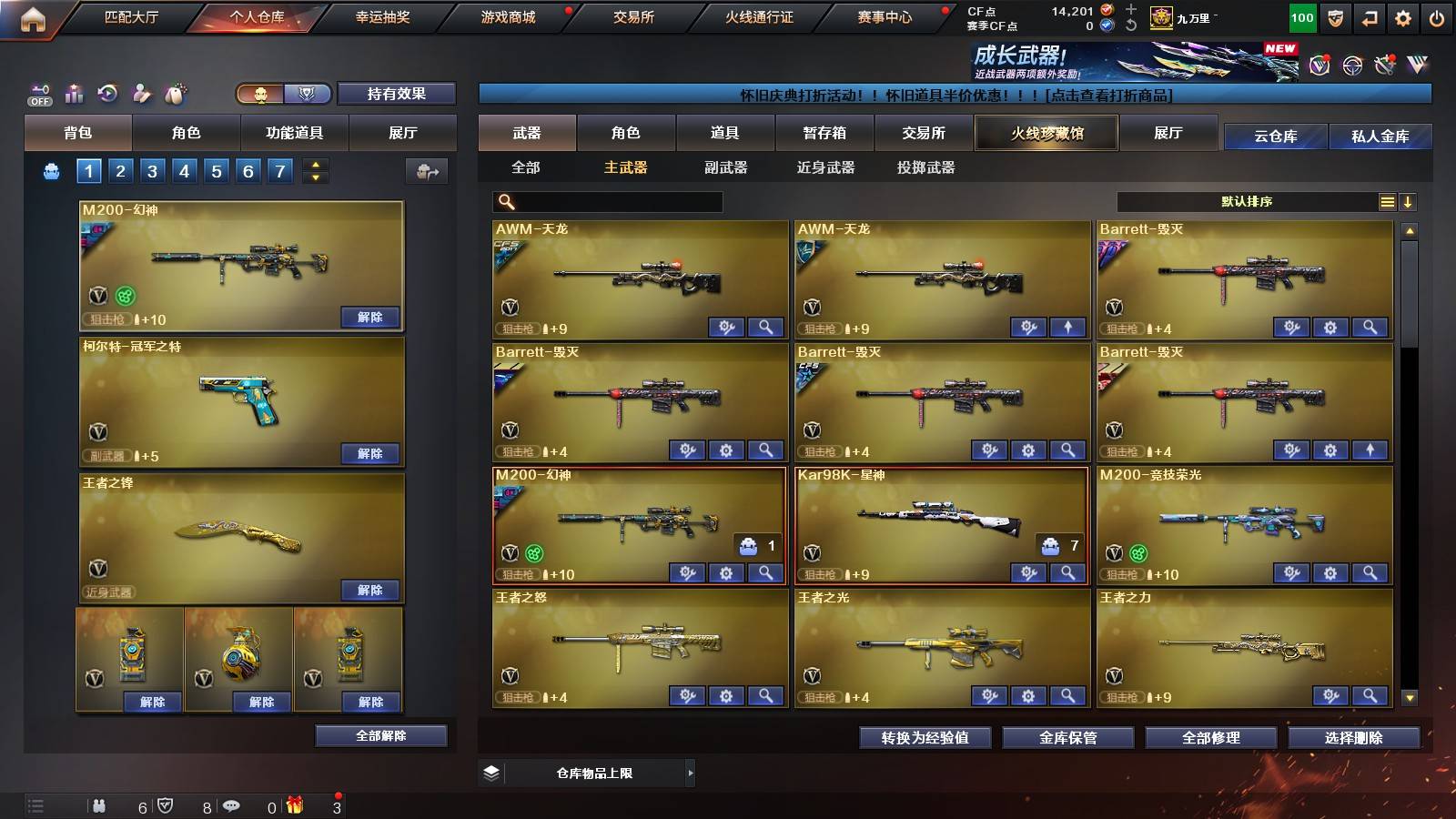
Task: Open the magnifier preview icon on Kar98K-星神 card
Action: coord(1067,573)
